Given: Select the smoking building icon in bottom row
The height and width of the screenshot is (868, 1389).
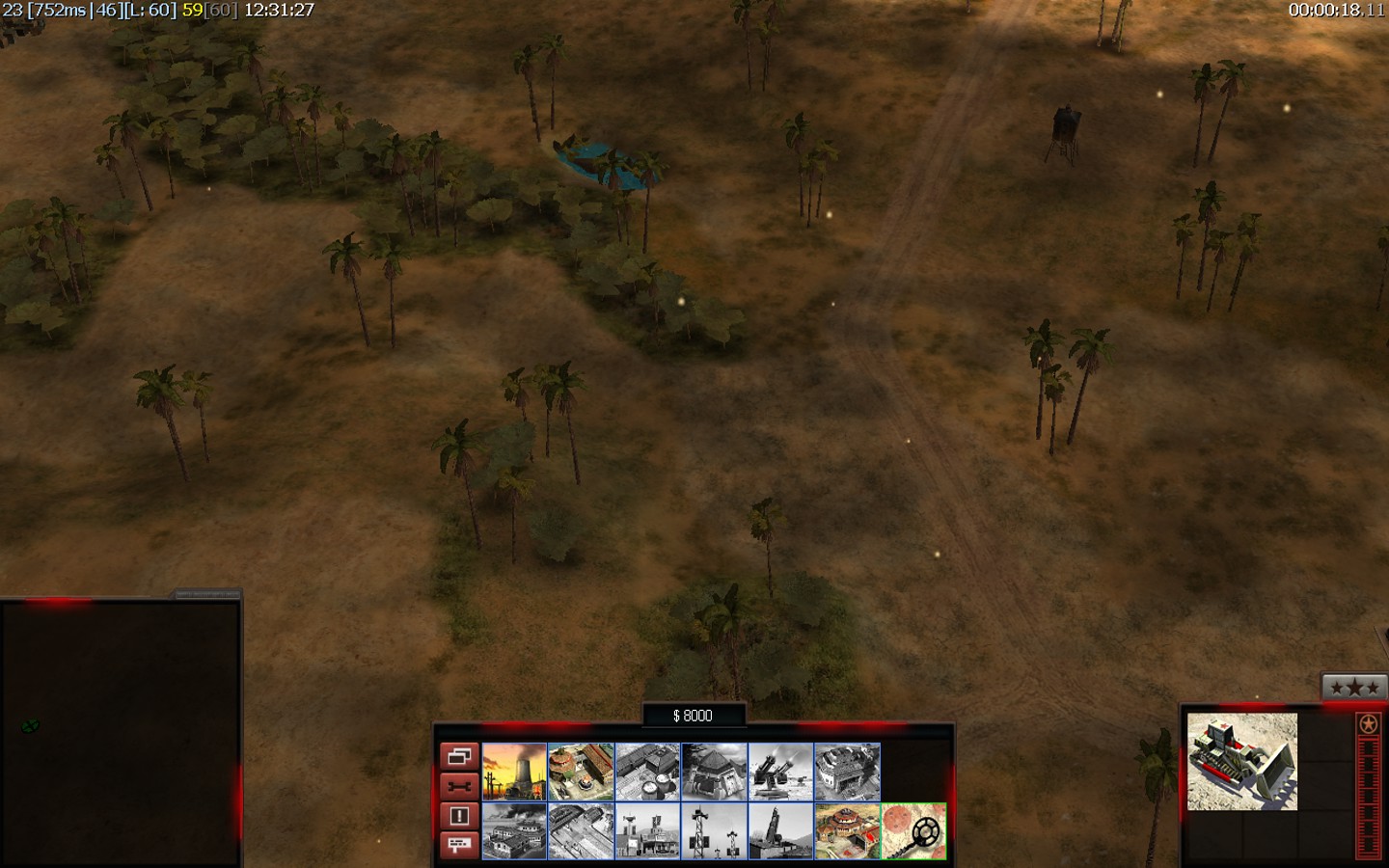Looking at the screenshot, I should coord(514,831).
